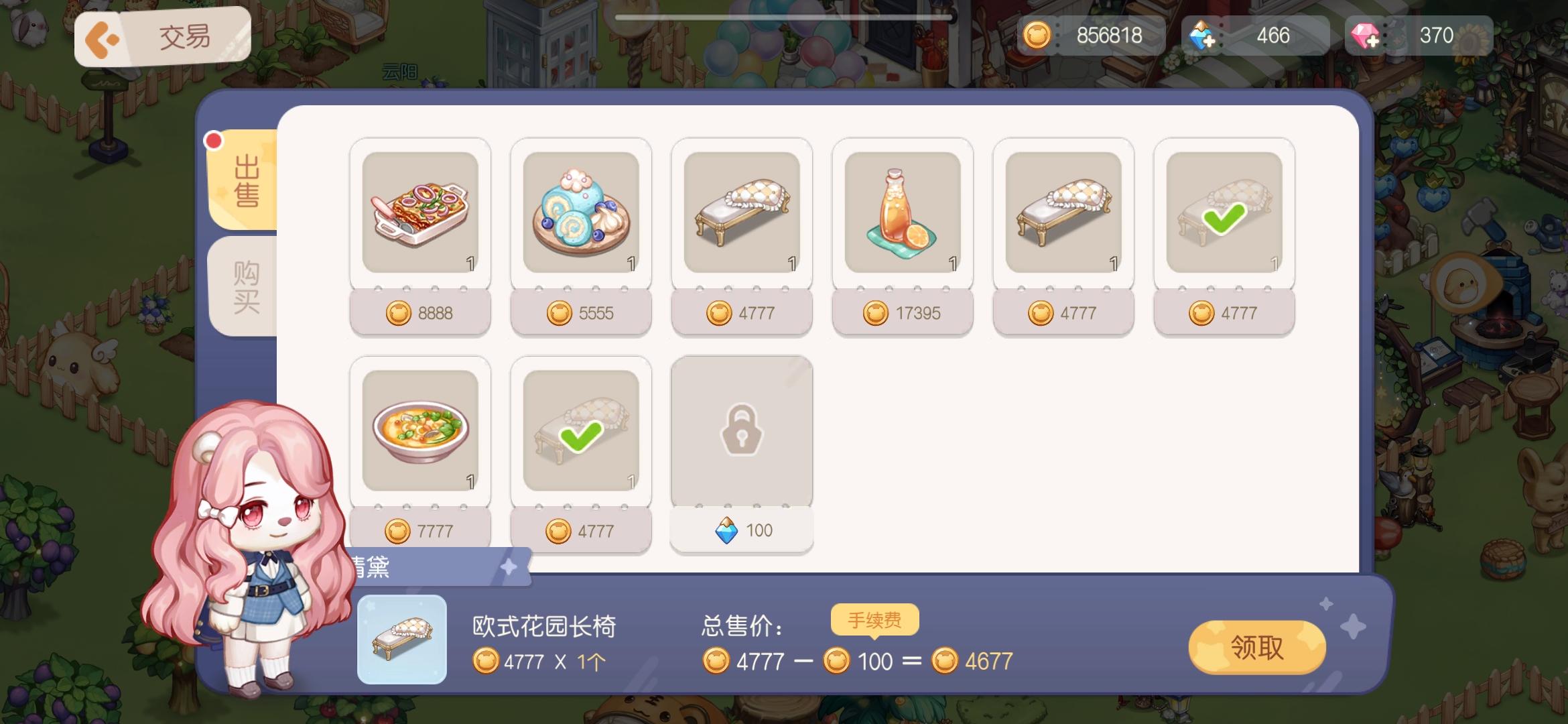
Task: Select the garden bench listed at 4777
Action: (742, 213)
